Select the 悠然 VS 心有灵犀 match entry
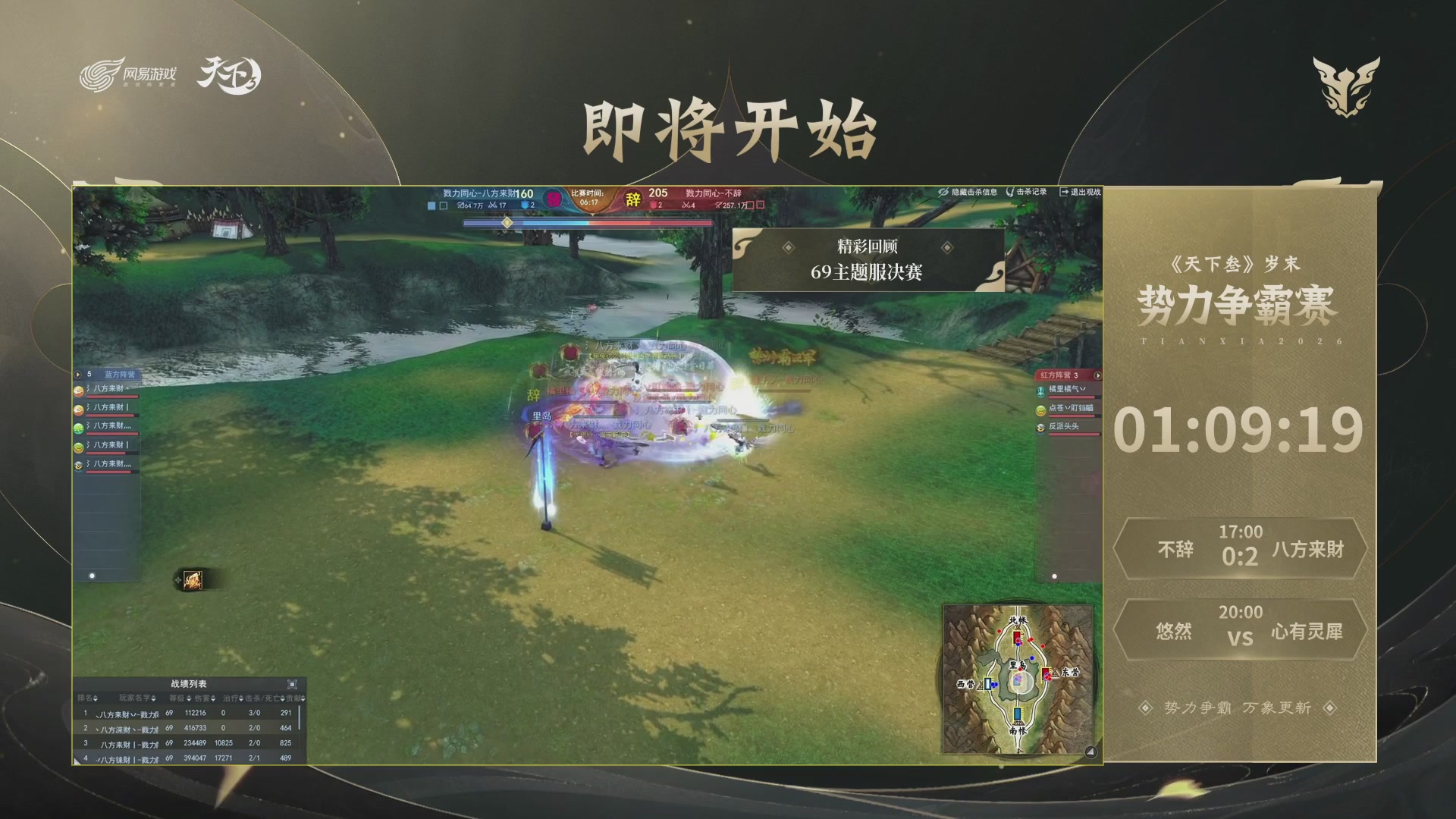Screen dimensions: 1456x819 click(x=1239, y=629)
